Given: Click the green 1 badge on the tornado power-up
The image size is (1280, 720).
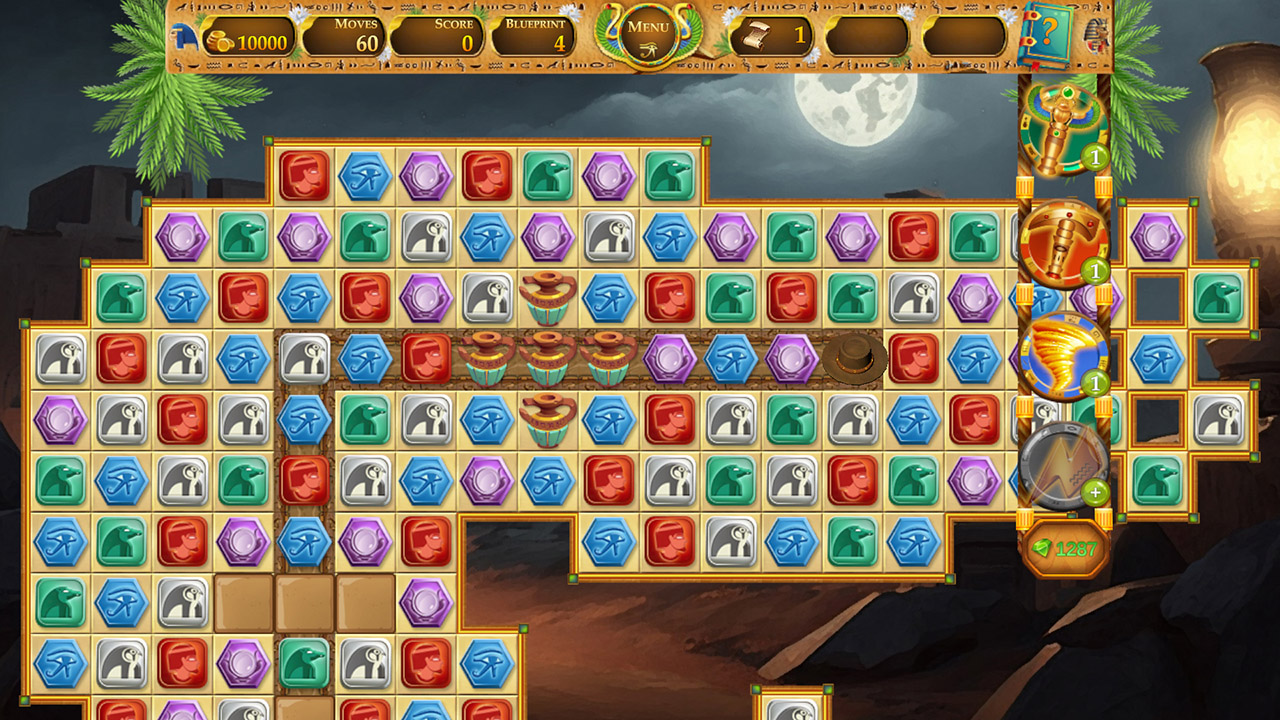Looking at the screenshot, I should tap(1095, 382).
